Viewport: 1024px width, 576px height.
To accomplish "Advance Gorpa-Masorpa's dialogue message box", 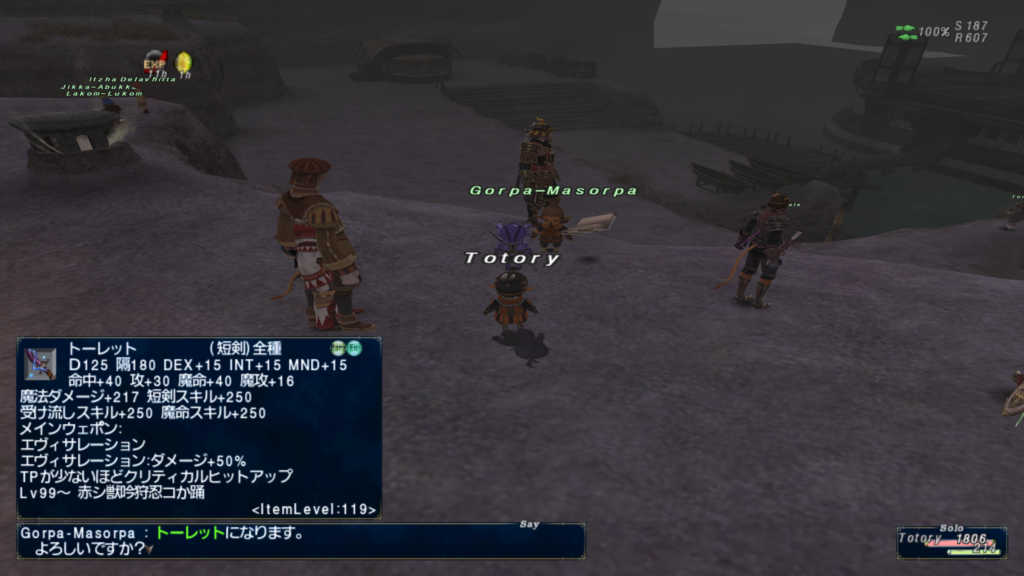I will coord(300,541).
